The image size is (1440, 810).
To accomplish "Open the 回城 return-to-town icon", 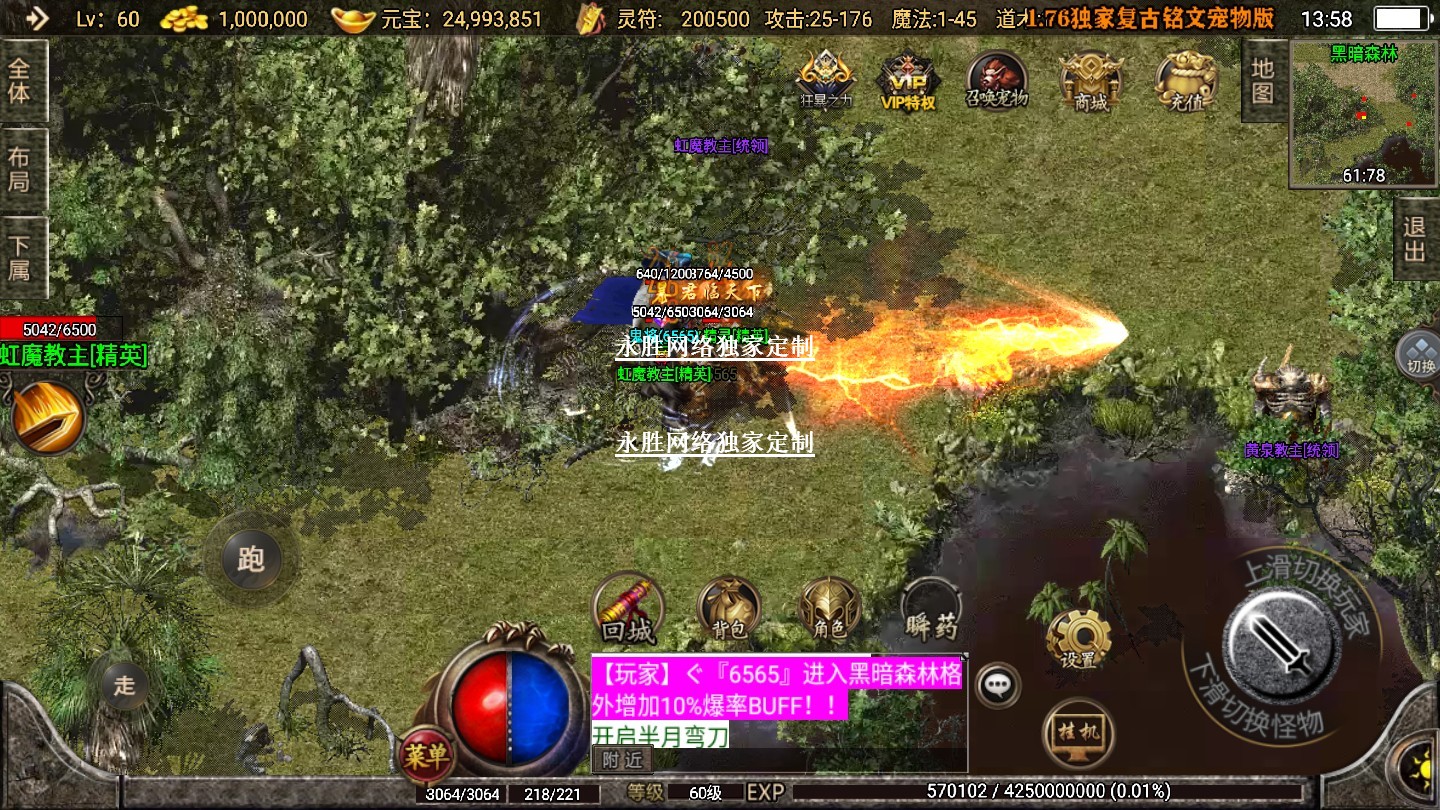I will tap(628, 609).
